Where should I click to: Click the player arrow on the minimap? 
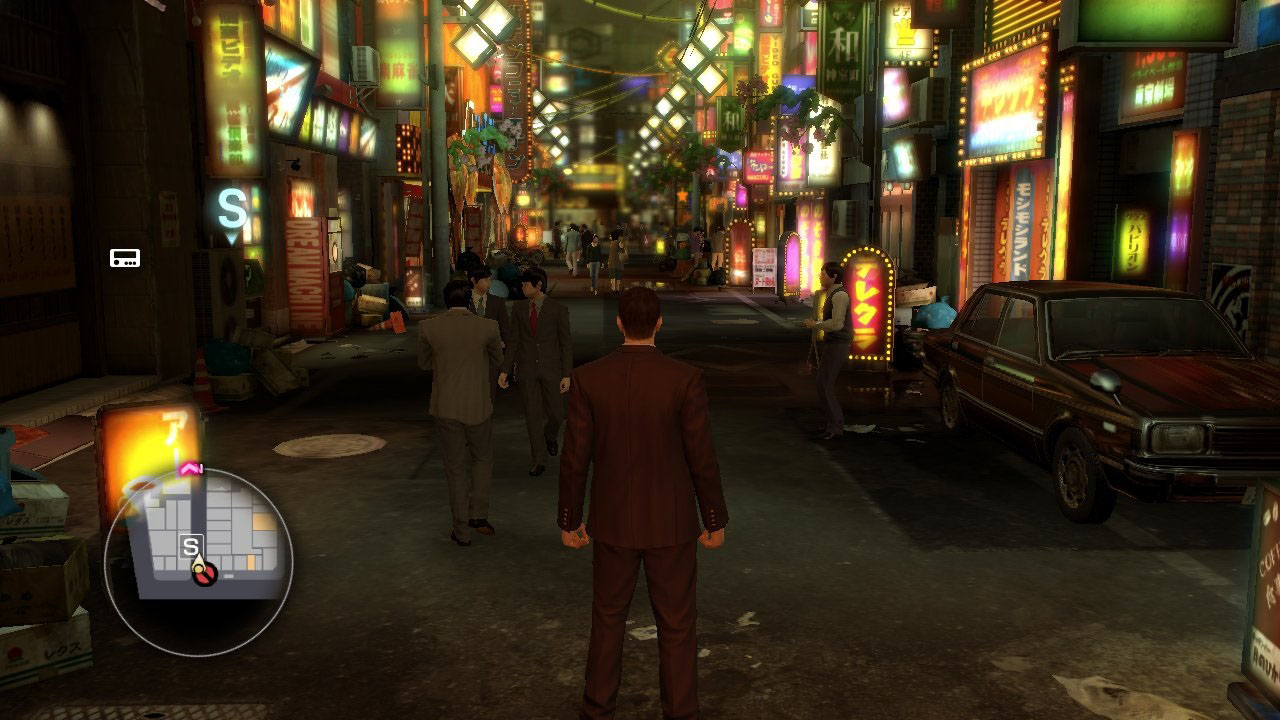tap(204, 573)
